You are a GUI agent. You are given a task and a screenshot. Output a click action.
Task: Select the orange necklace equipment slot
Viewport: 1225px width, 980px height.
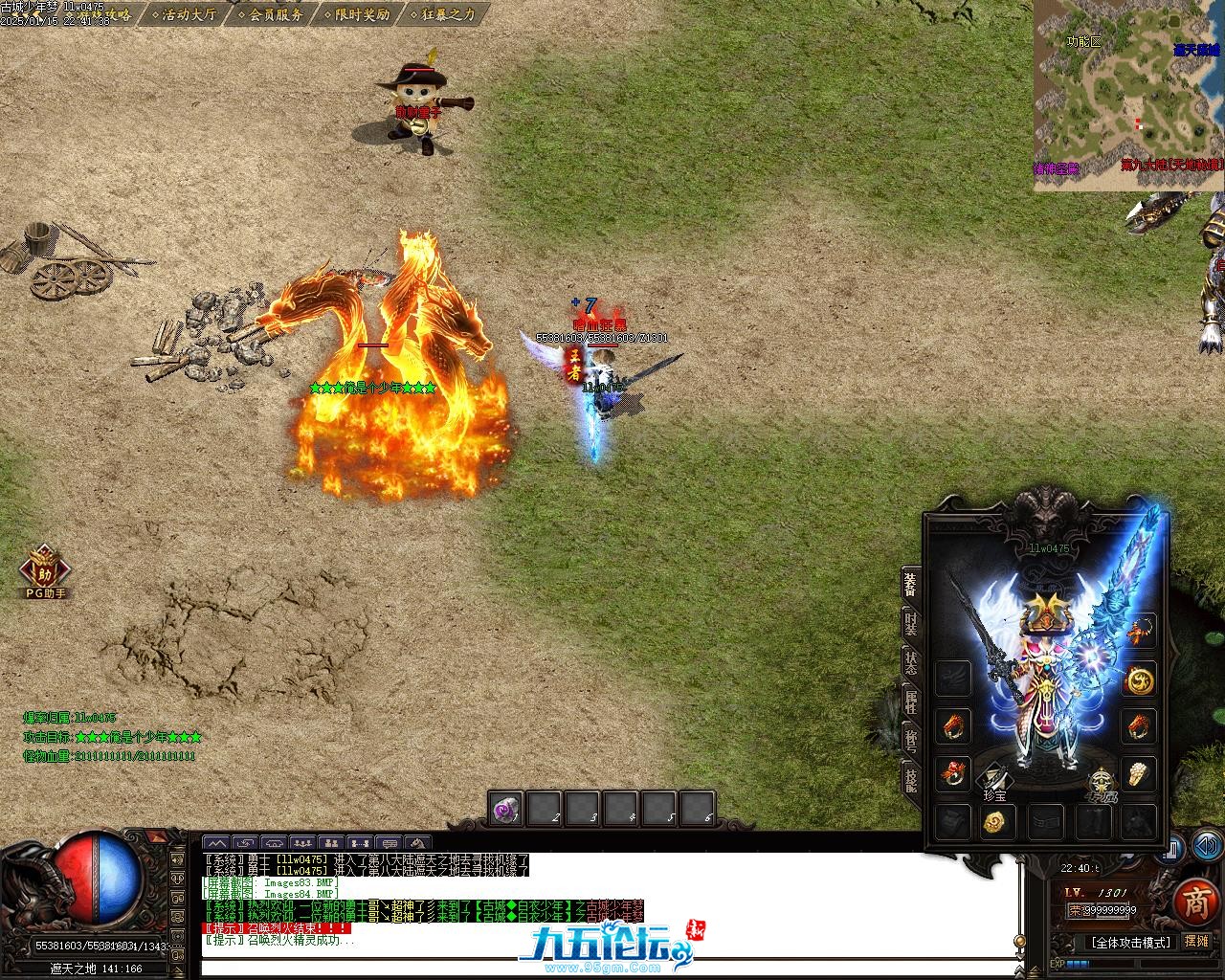click(x=1139, y=632)
